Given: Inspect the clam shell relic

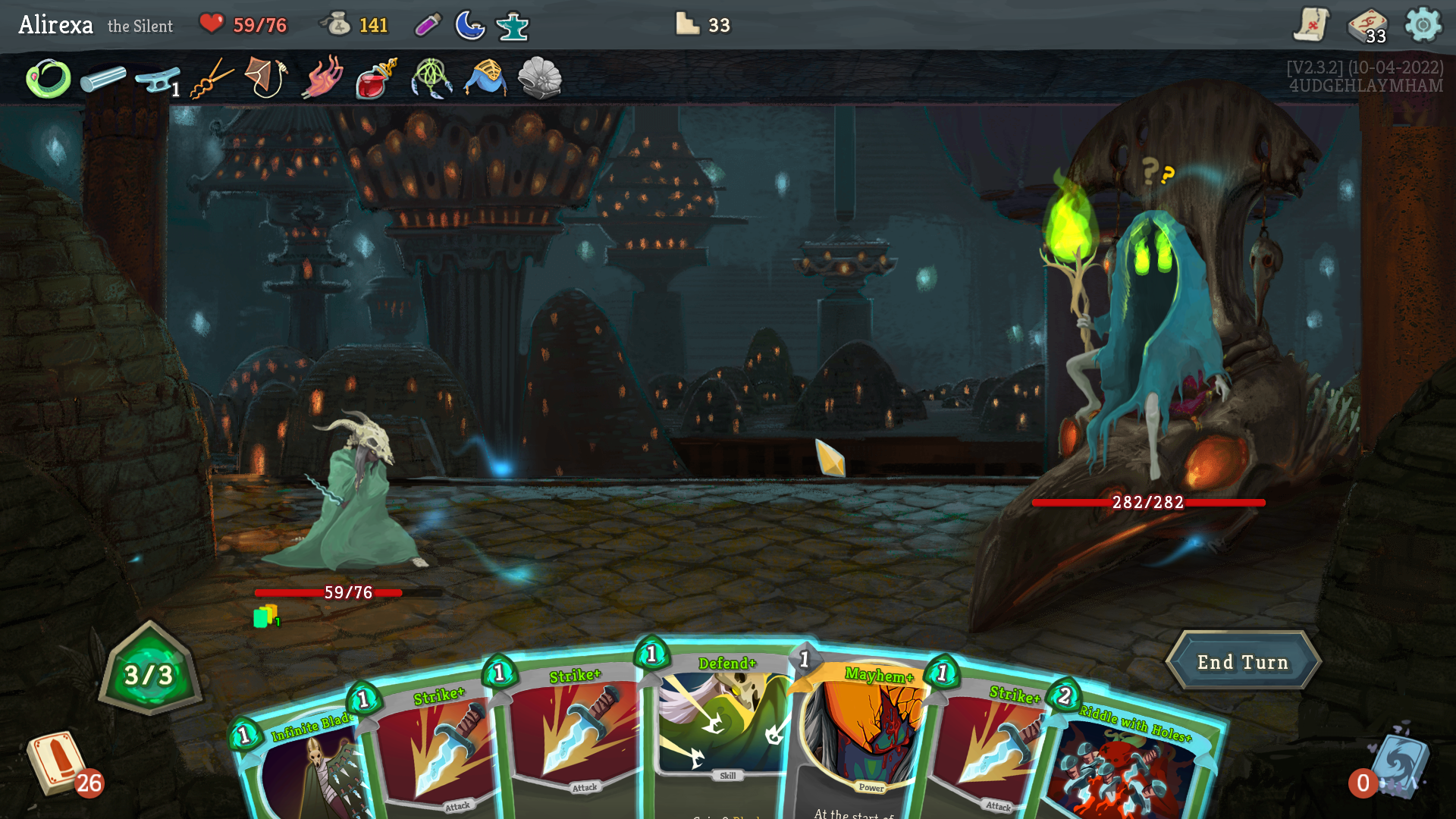Looking at the screenshot, I should coord(539,78).
